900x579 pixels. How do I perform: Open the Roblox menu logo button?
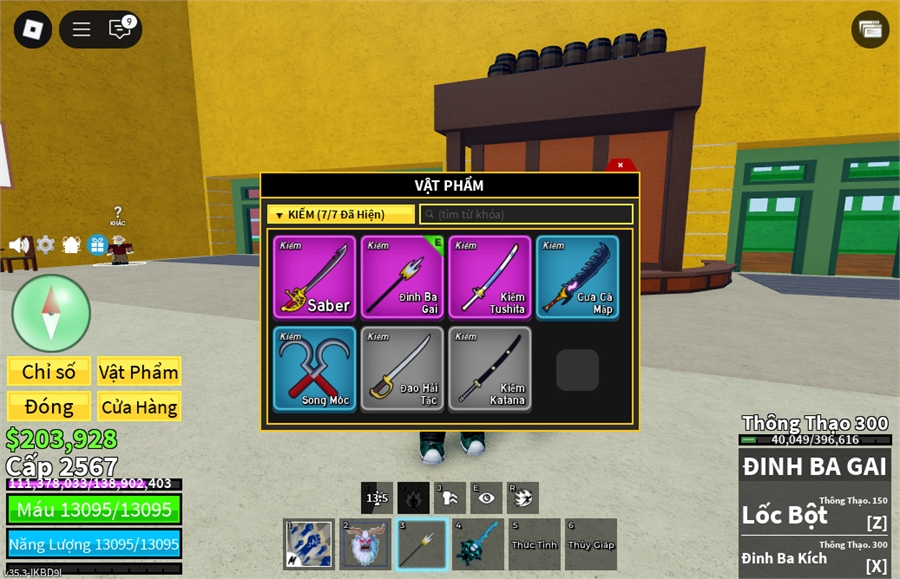[33, 29]
